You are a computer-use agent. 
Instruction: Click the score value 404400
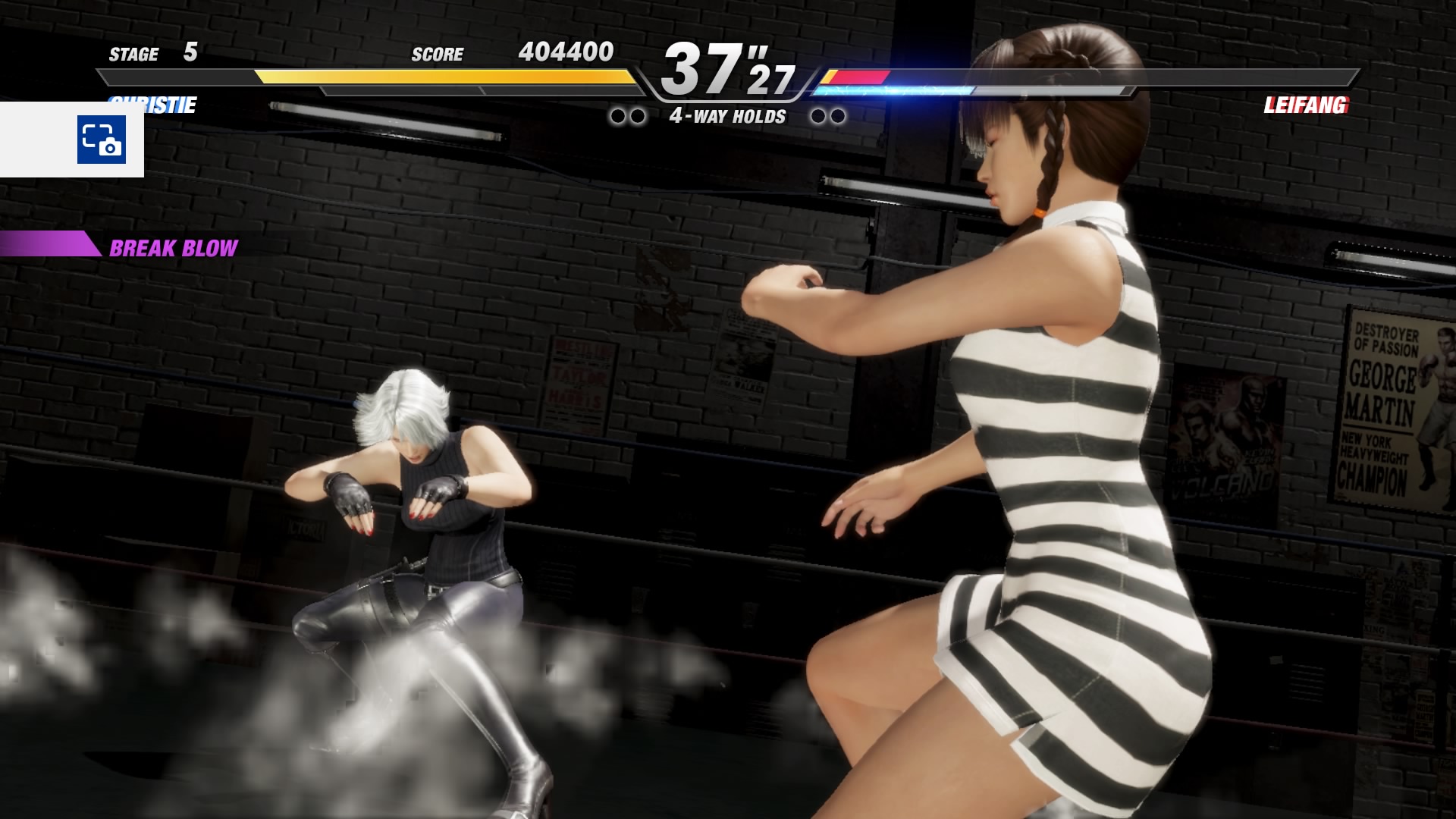click(x=565, y=53)
